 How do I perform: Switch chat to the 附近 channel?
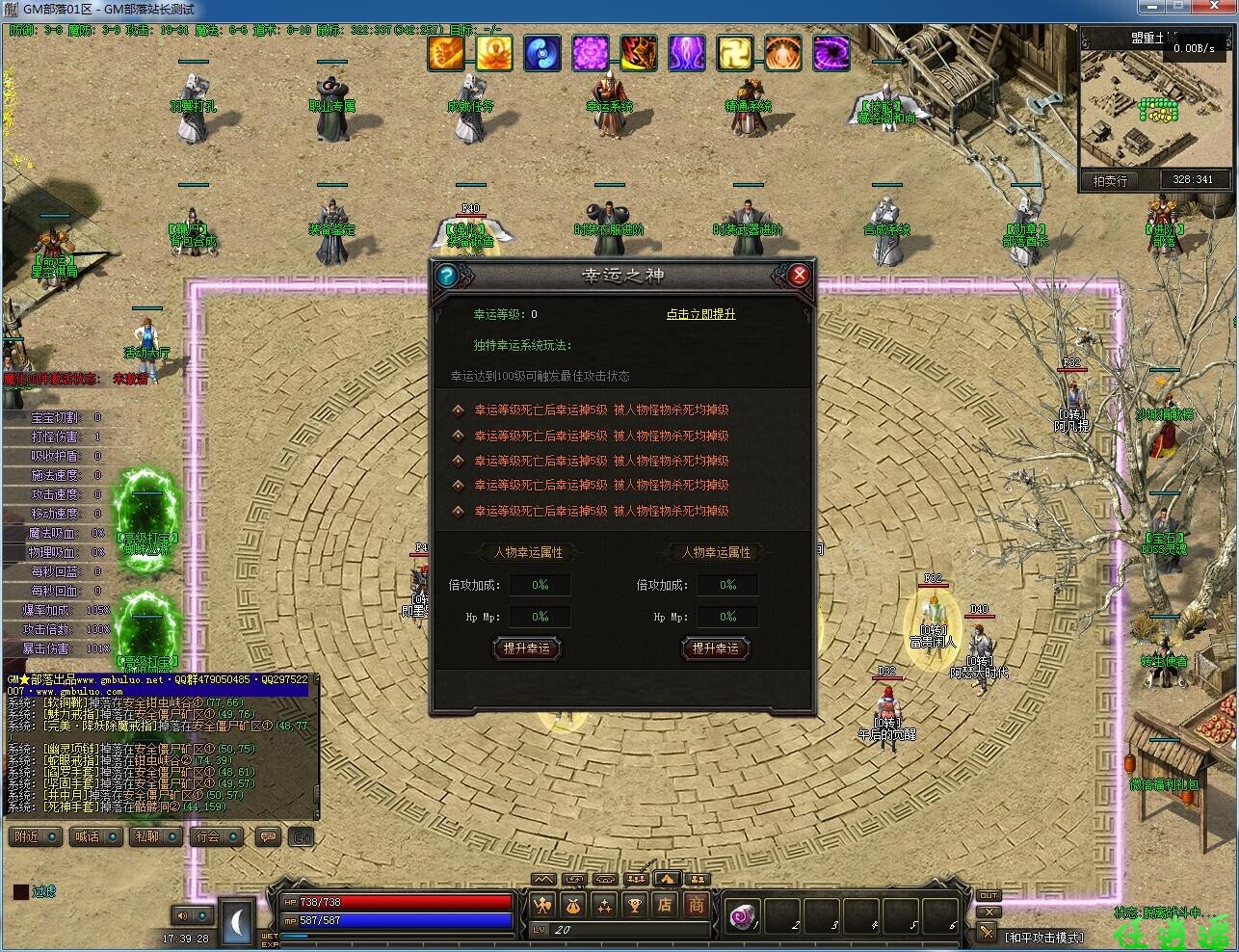pos(37,836)
